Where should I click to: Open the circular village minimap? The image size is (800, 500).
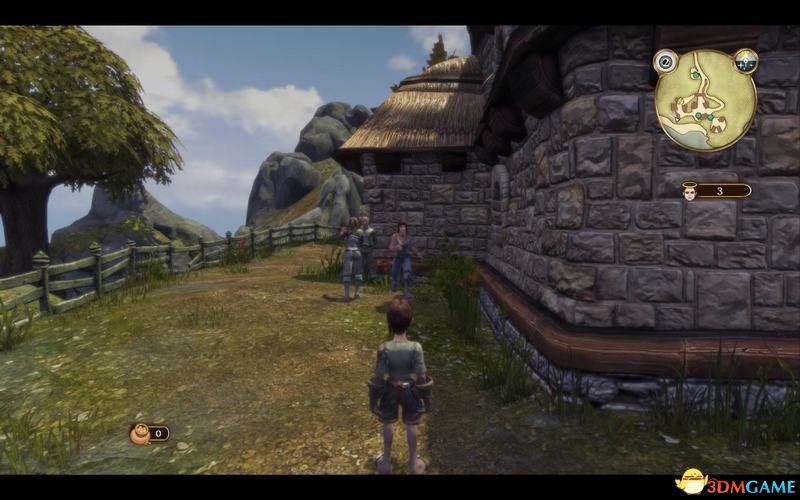coord(706,99)
